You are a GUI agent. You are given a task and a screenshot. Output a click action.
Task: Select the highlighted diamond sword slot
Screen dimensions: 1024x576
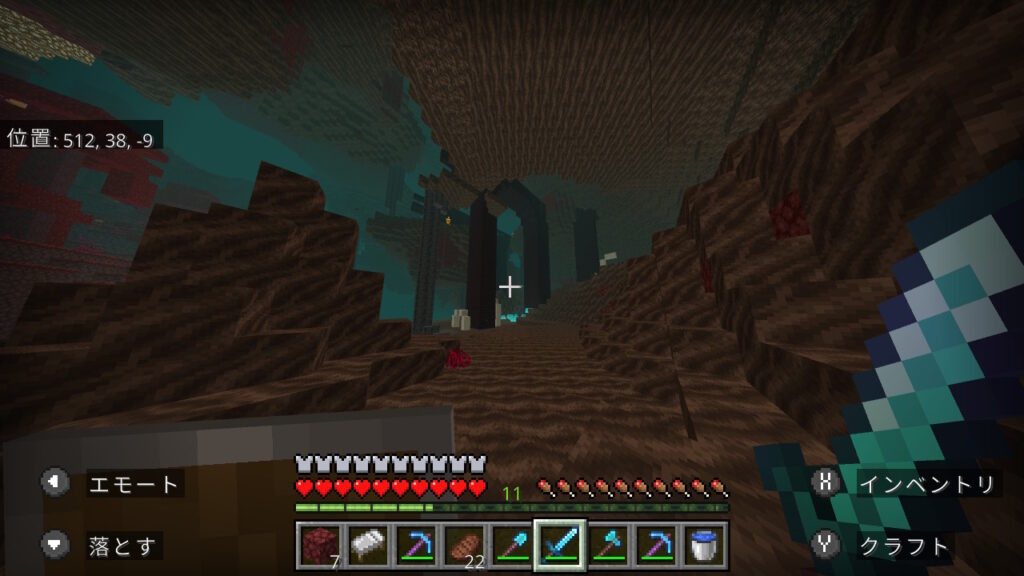(559, 544)
